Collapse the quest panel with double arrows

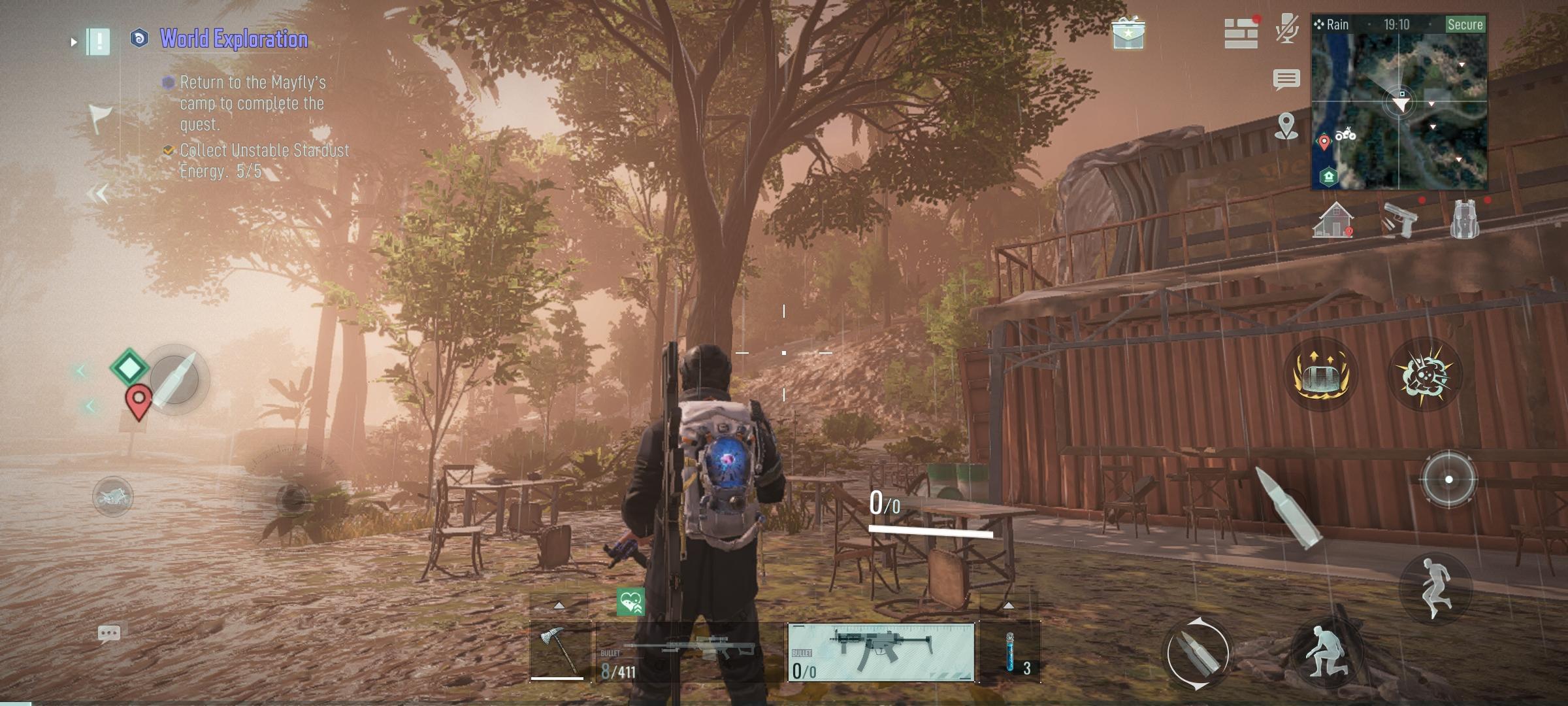pyautogui.click(x=98, y=193)
